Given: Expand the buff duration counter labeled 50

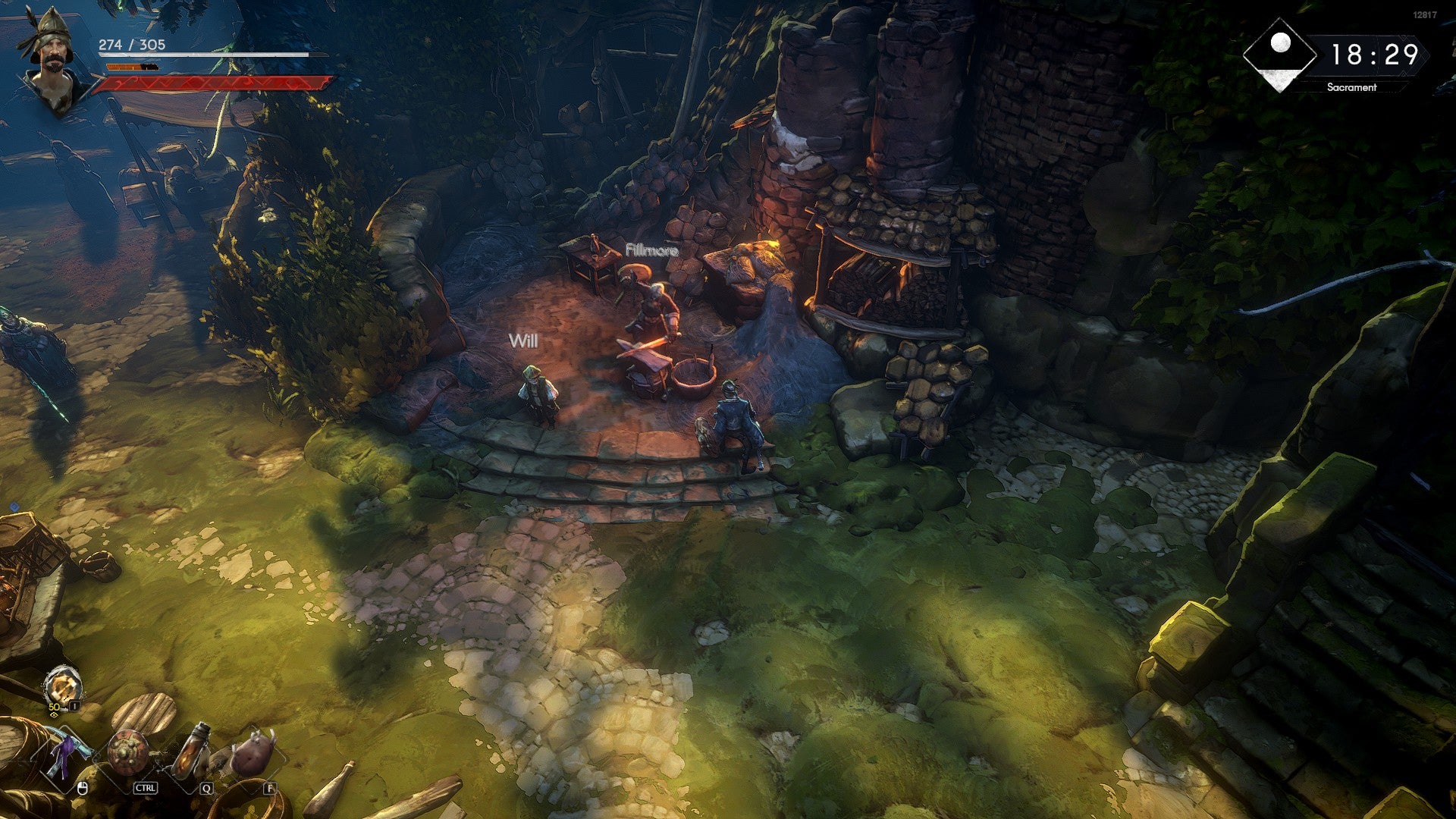Looking at the screenshot, I should pyautogui.click(x=54, y=707).
